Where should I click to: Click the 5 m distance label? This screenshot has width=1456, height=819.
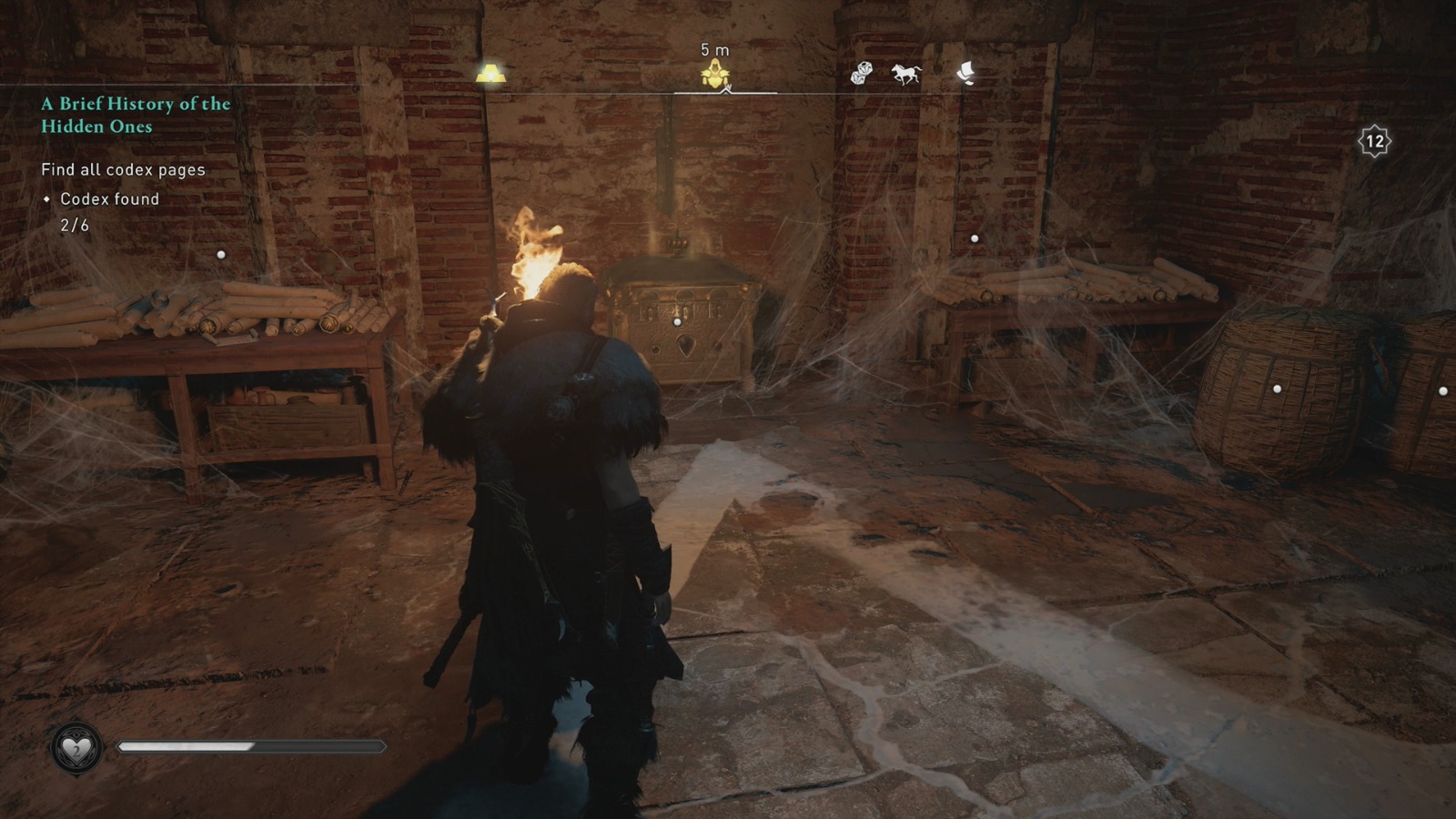(x=713, y=52)
